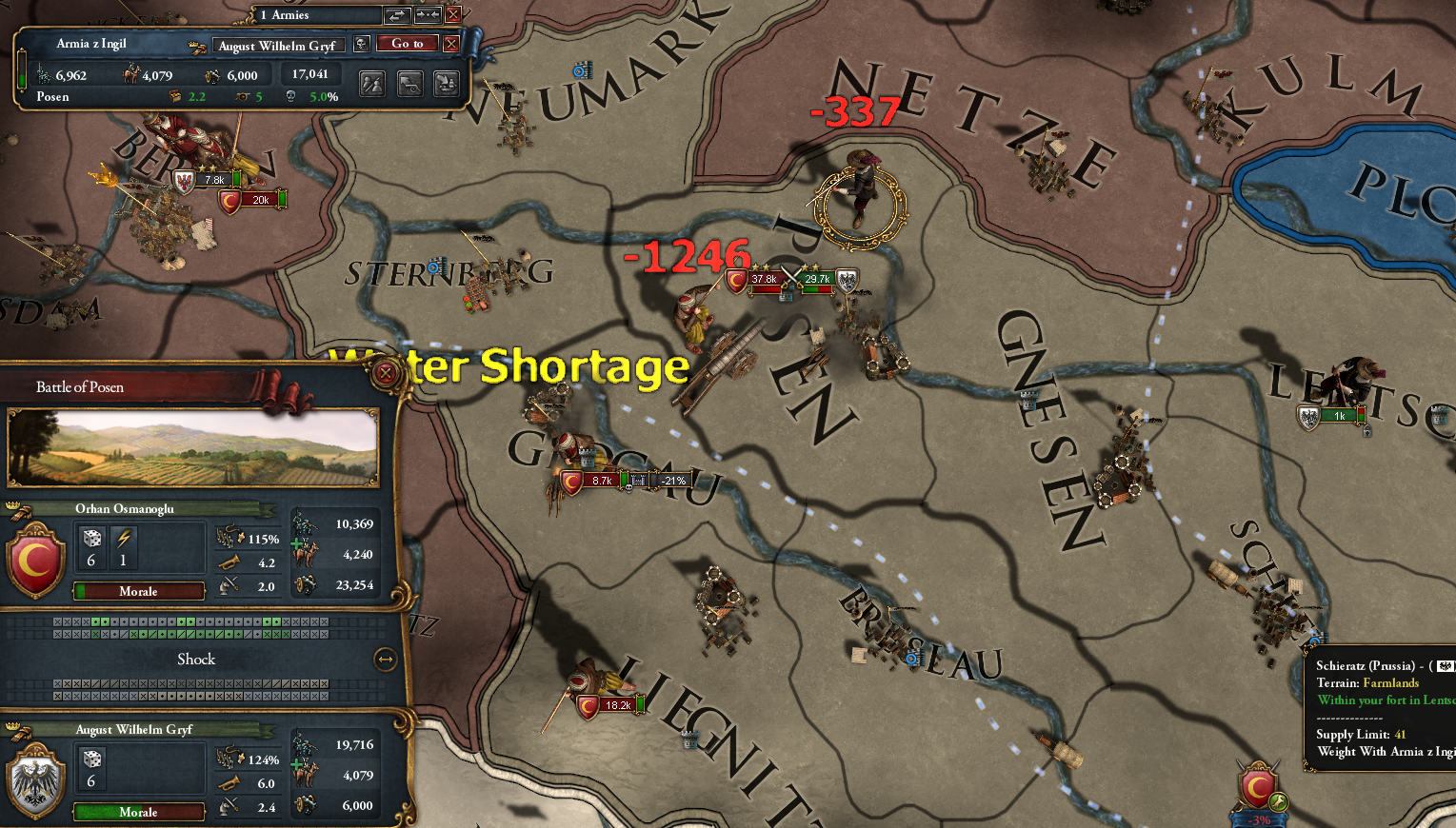Click the August Wilhelm Gryf general name field
The height and width of the screenshot is (828, 1456).
pos(278,45)
